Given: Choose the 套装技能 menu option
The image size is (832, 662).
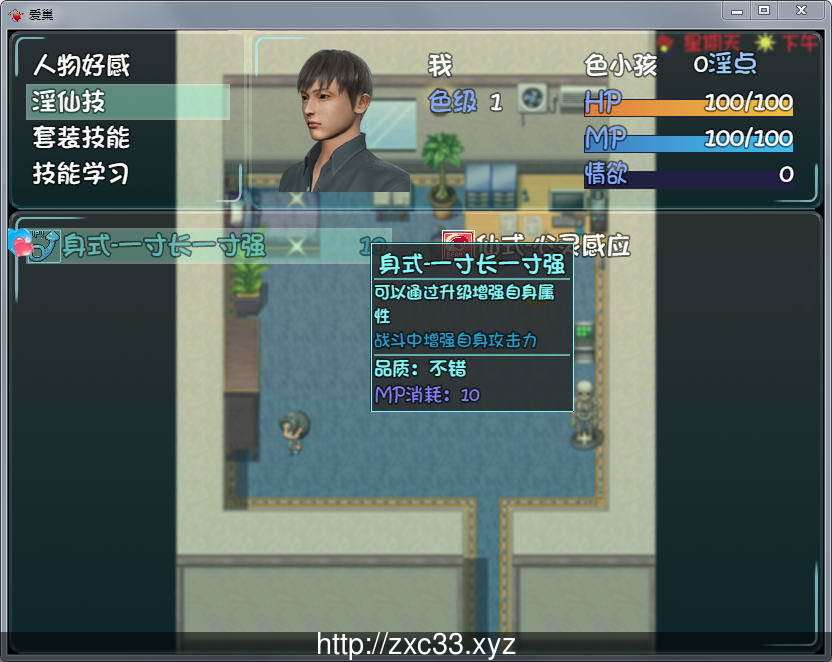Looking at the screenshot, I should pyautogui.click(x=82, y=138).
